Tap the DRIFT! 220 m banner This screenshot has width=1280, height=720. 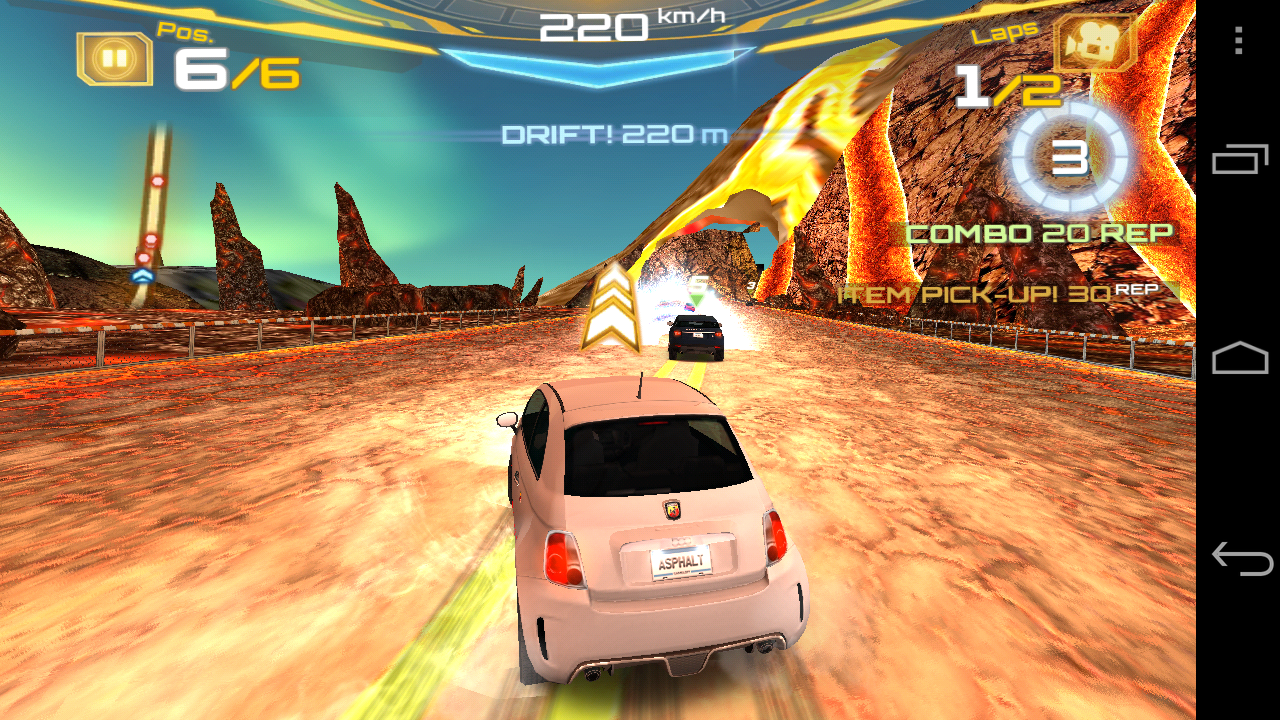point(613,132)
